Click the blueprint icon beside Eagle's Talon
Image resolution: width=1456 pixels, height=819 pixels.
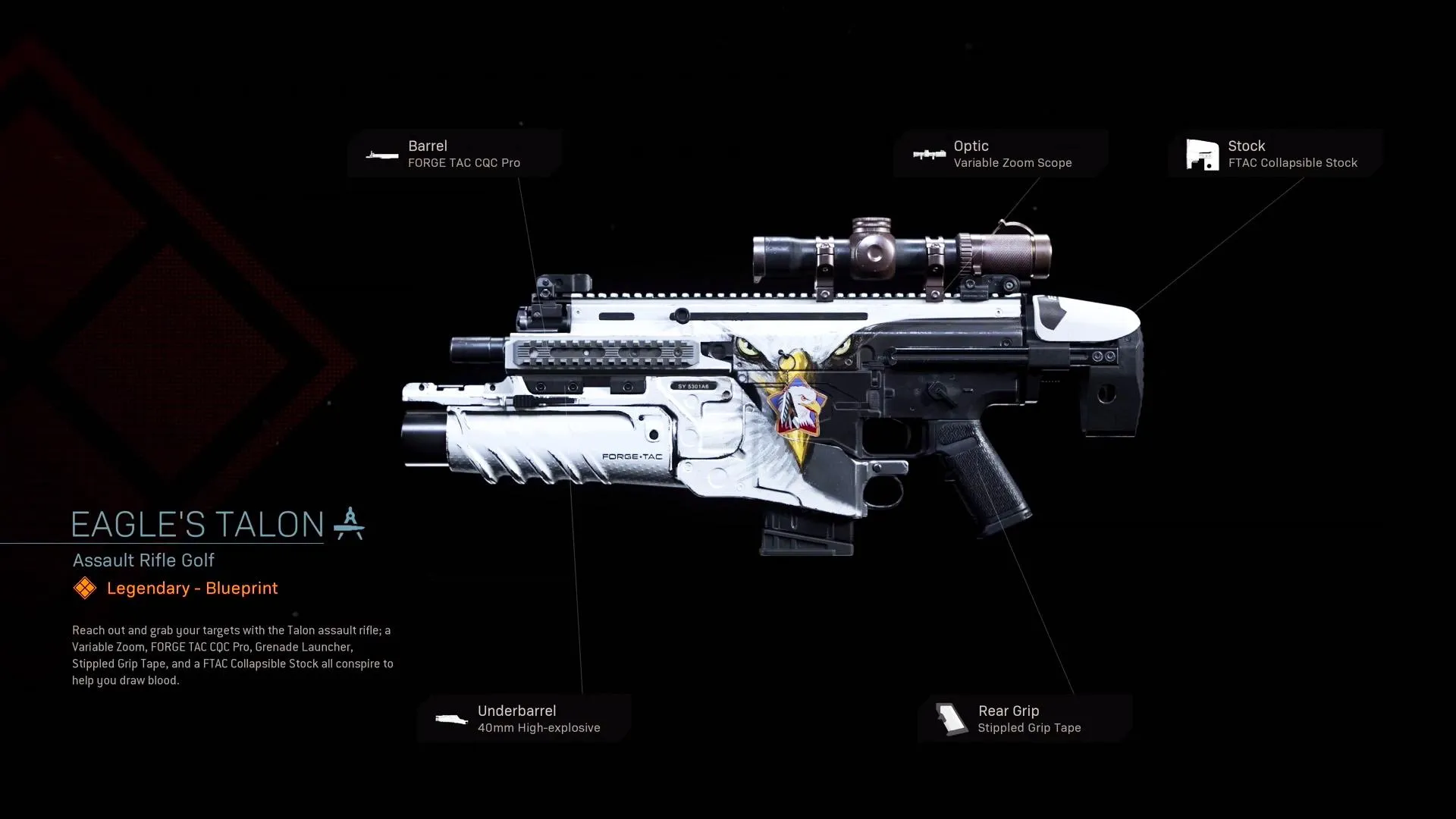[350, 524]
